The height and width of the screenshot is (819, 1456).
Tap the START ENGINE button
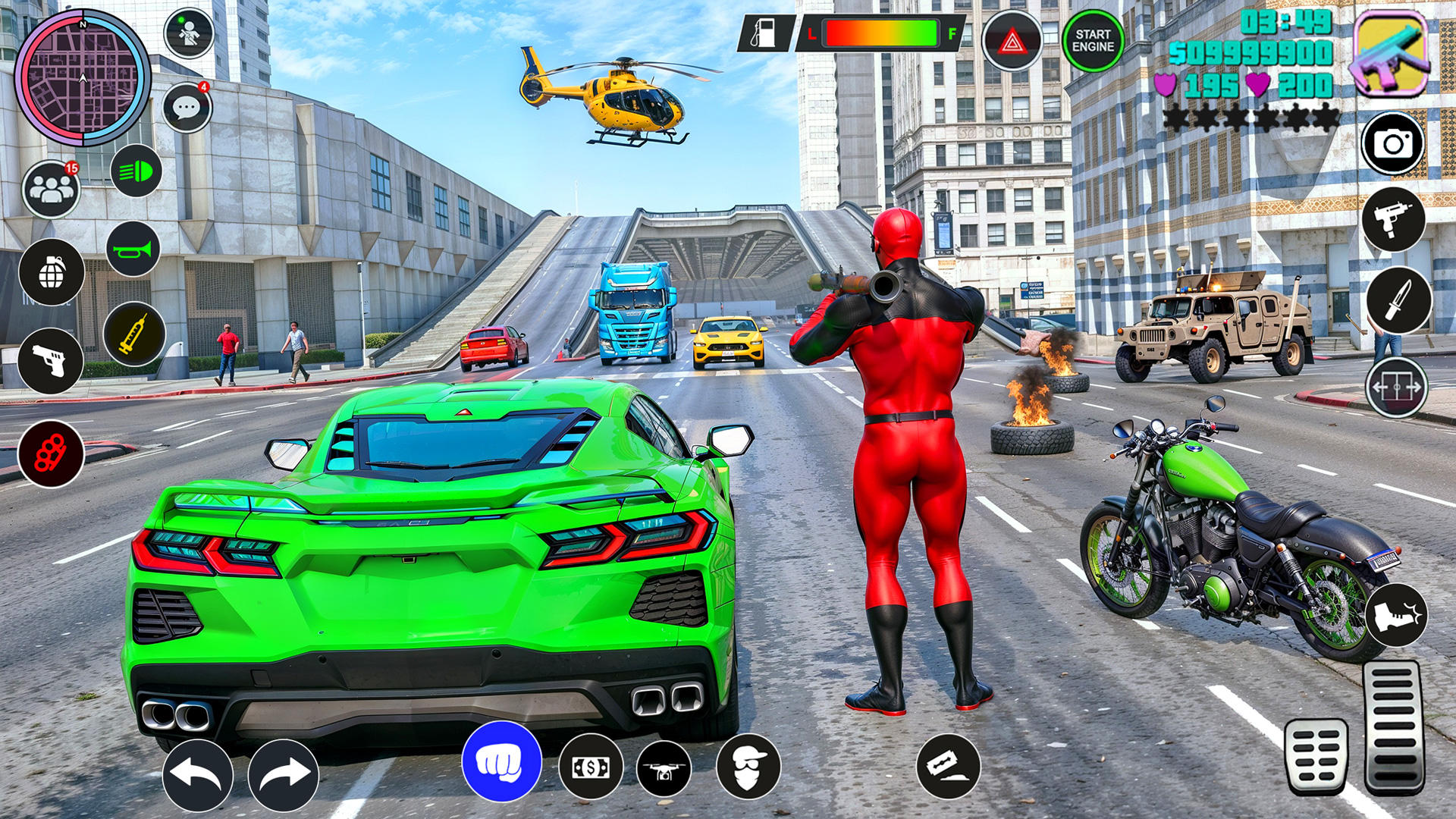pos(1093,41)
